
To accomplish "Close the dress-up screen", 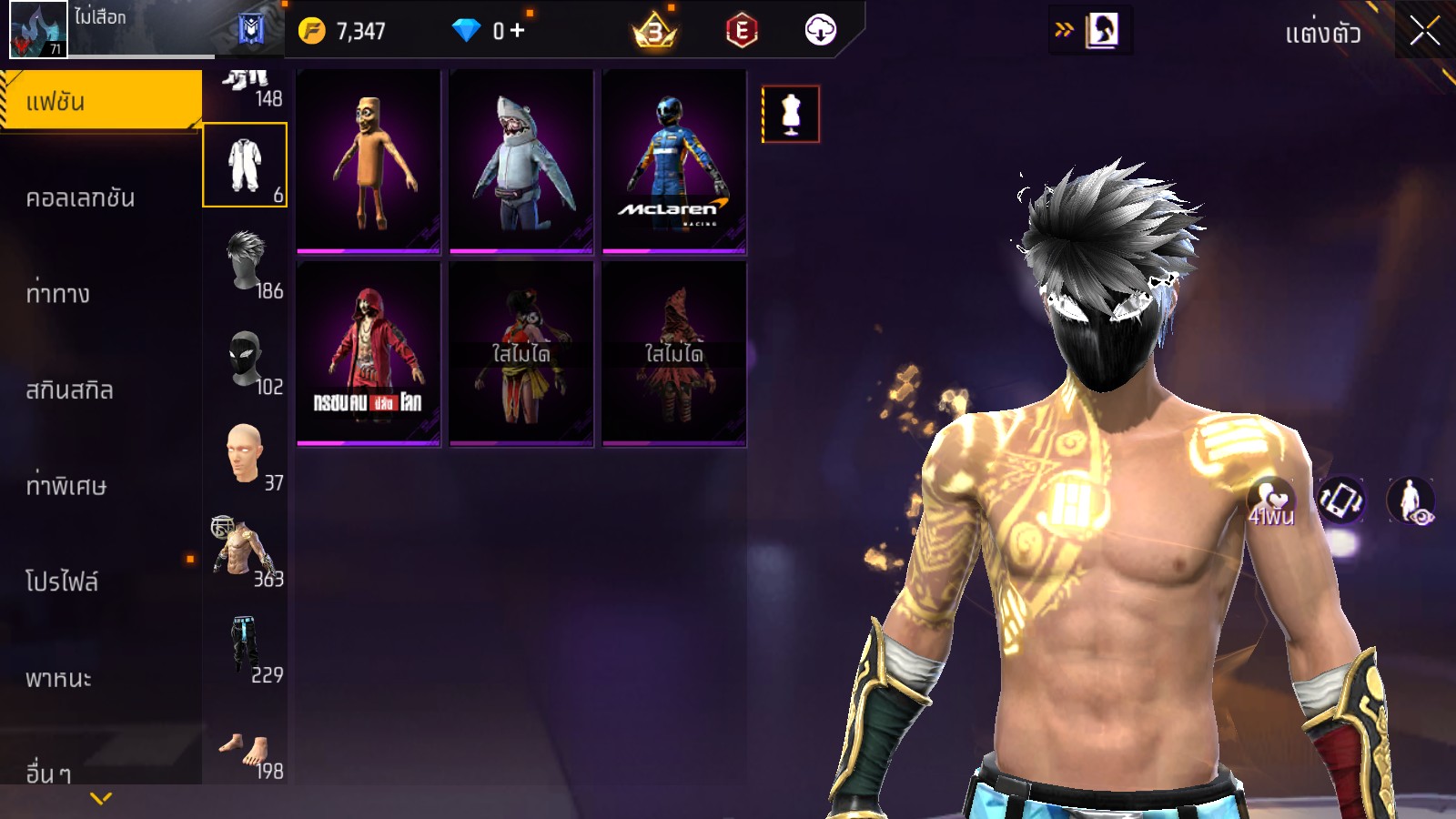I will pos(1424,32).
